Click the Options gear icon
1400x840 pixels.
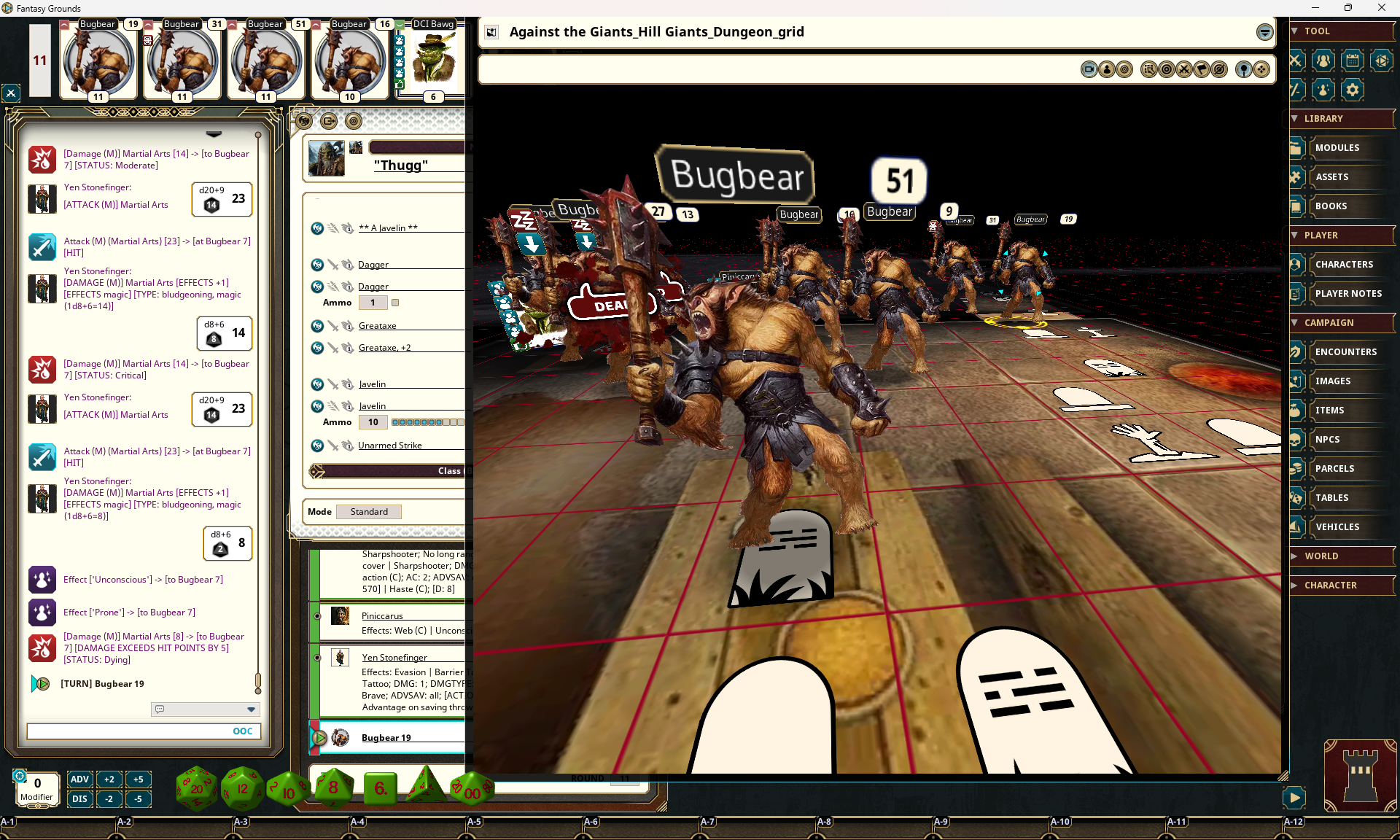(1351, 90)
